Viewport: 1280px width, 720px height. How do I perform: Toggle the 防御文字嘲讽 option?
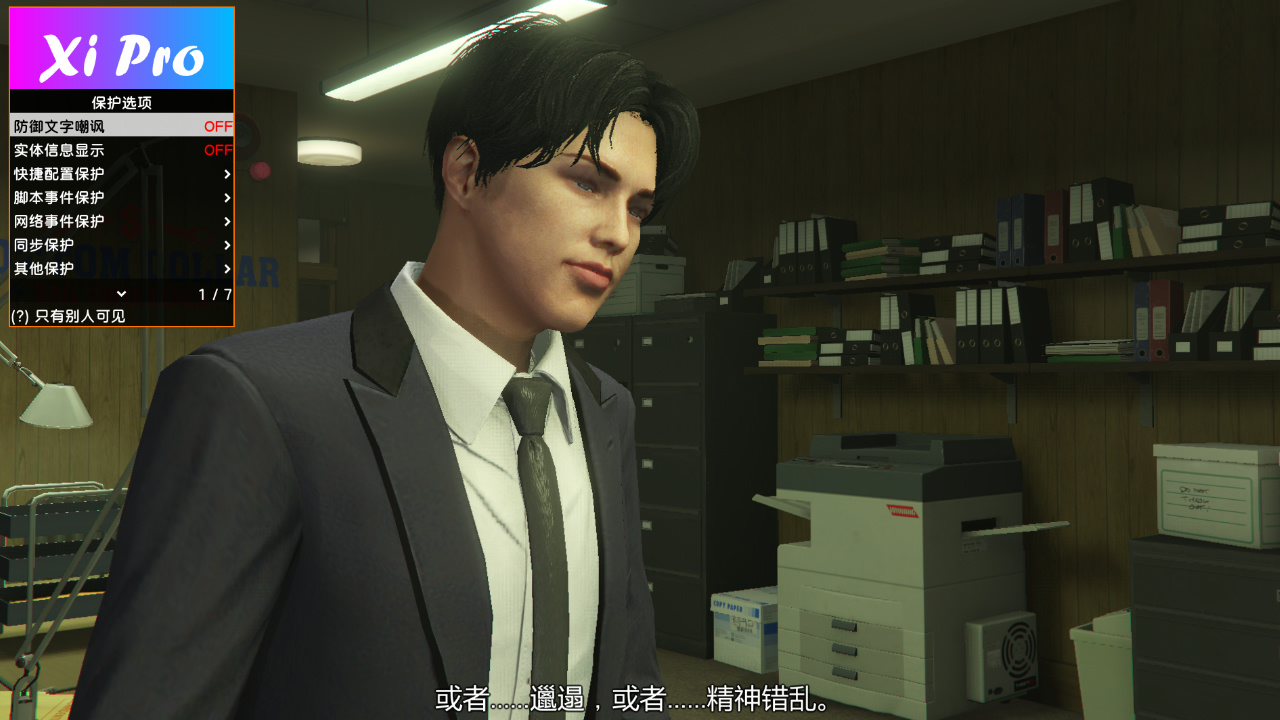coord(121,126)
